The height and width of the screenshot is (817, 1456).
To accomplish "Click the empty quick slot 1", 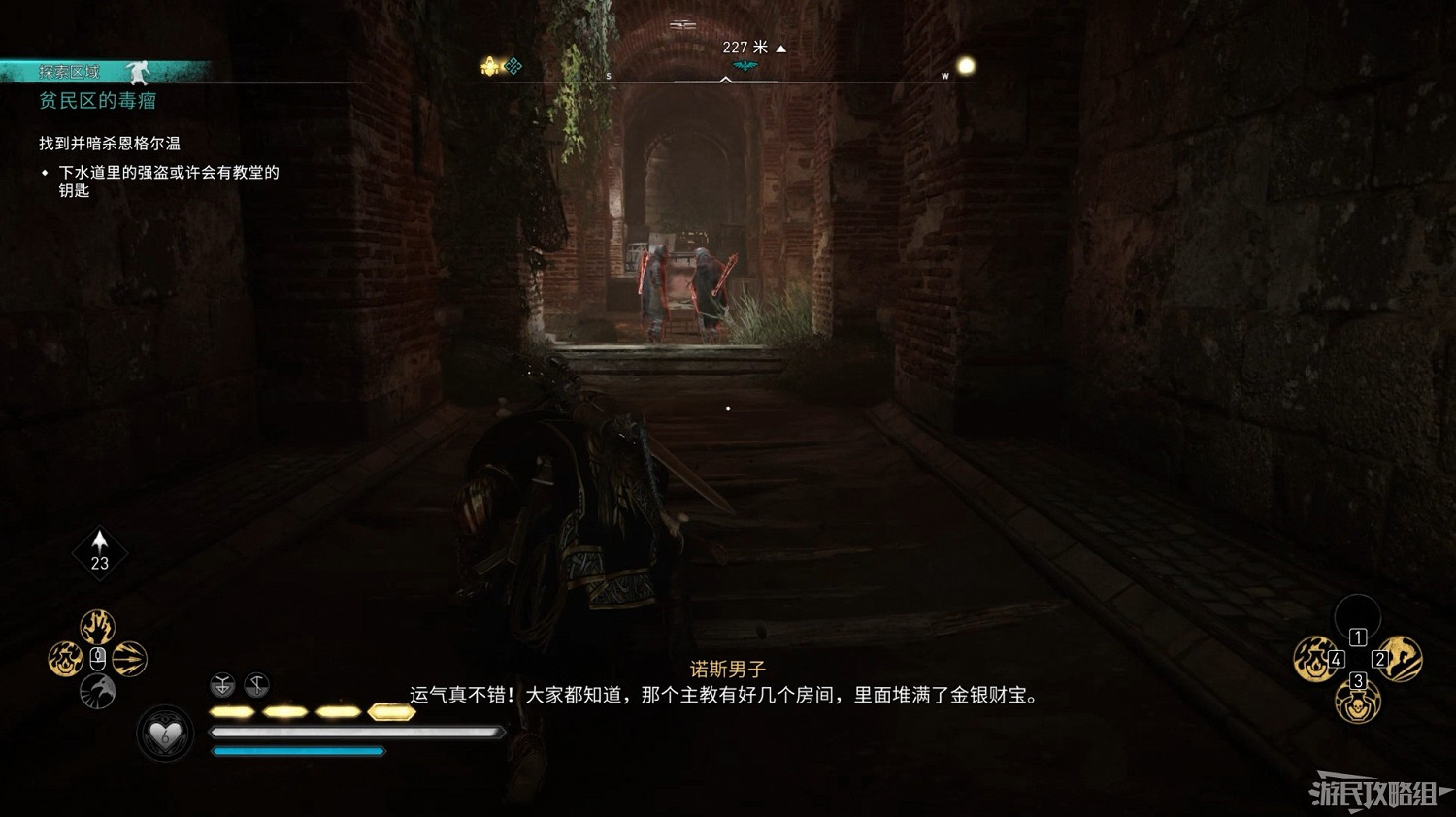I will pyautogui.click(x=1357, y=618).
